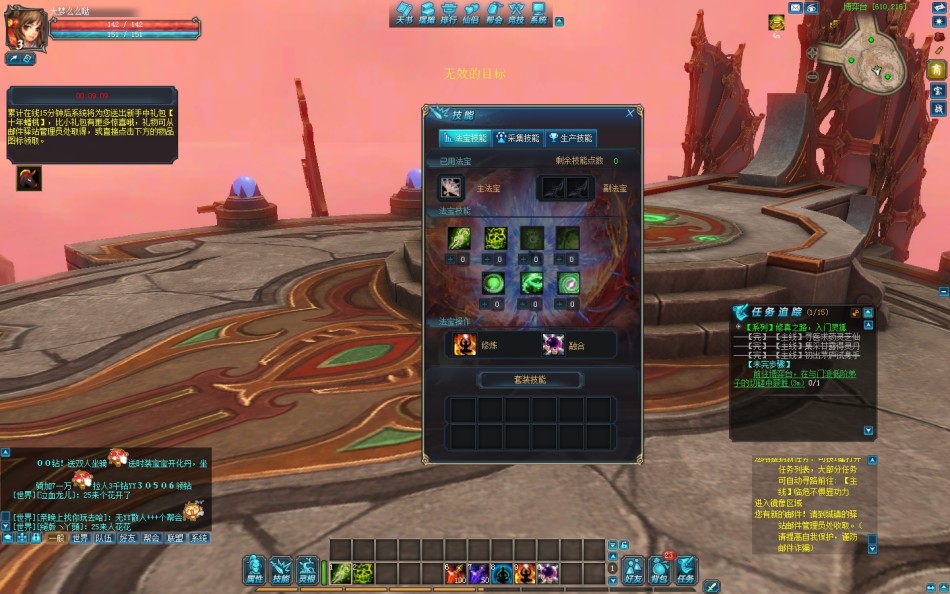Open 修炼 treasure cultivation
Screen dimensions: 950x594
coord(465,345)
